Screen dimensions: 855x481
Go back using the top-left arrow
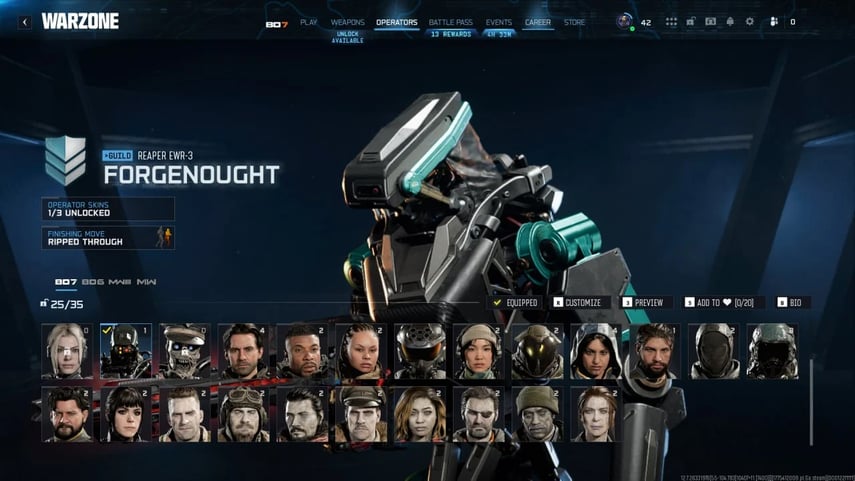(24, 21)
